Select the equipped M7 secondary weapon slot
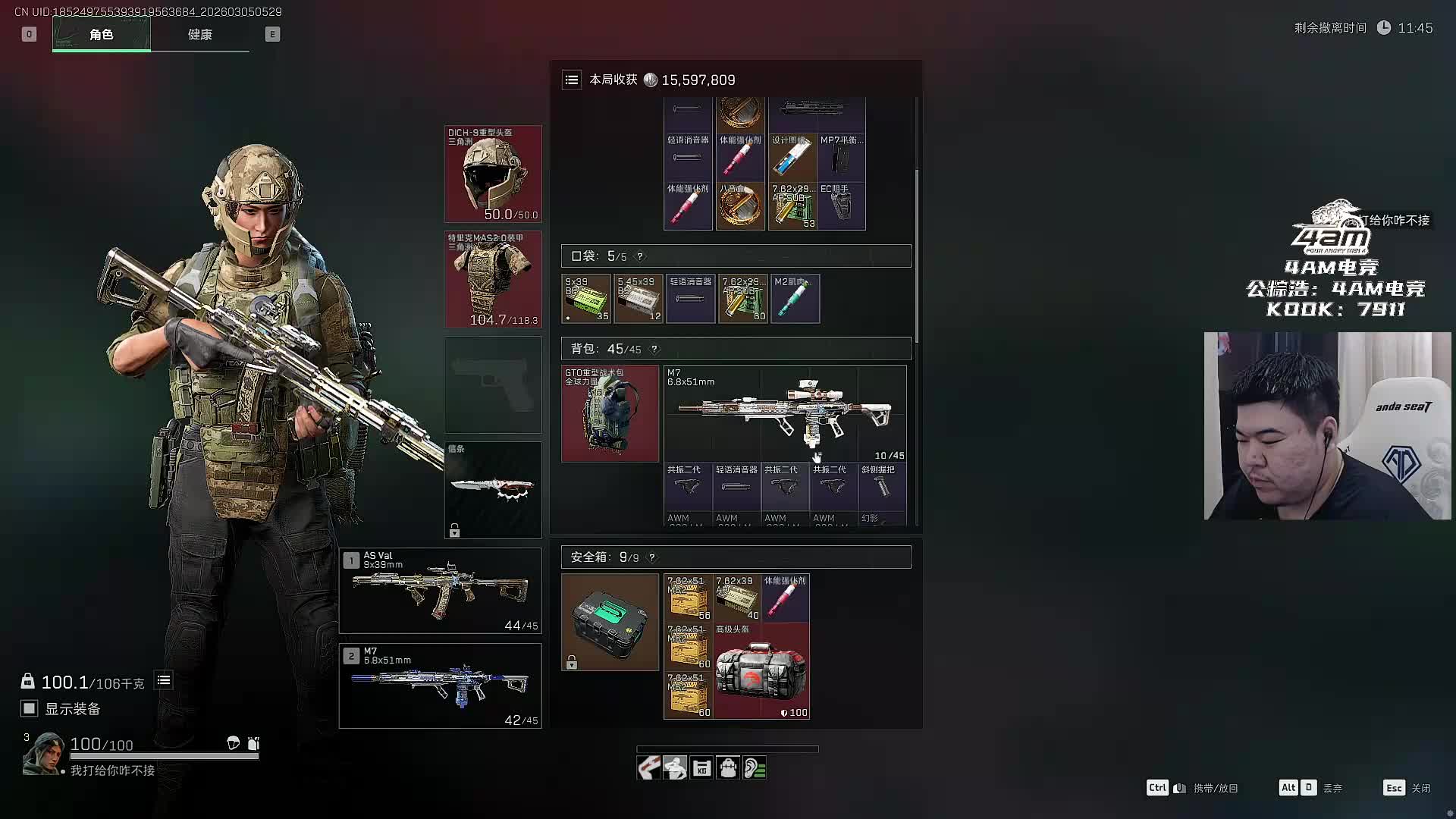Image resolution: width=1456 pixels, height=819 pixels. coord(441,686)
